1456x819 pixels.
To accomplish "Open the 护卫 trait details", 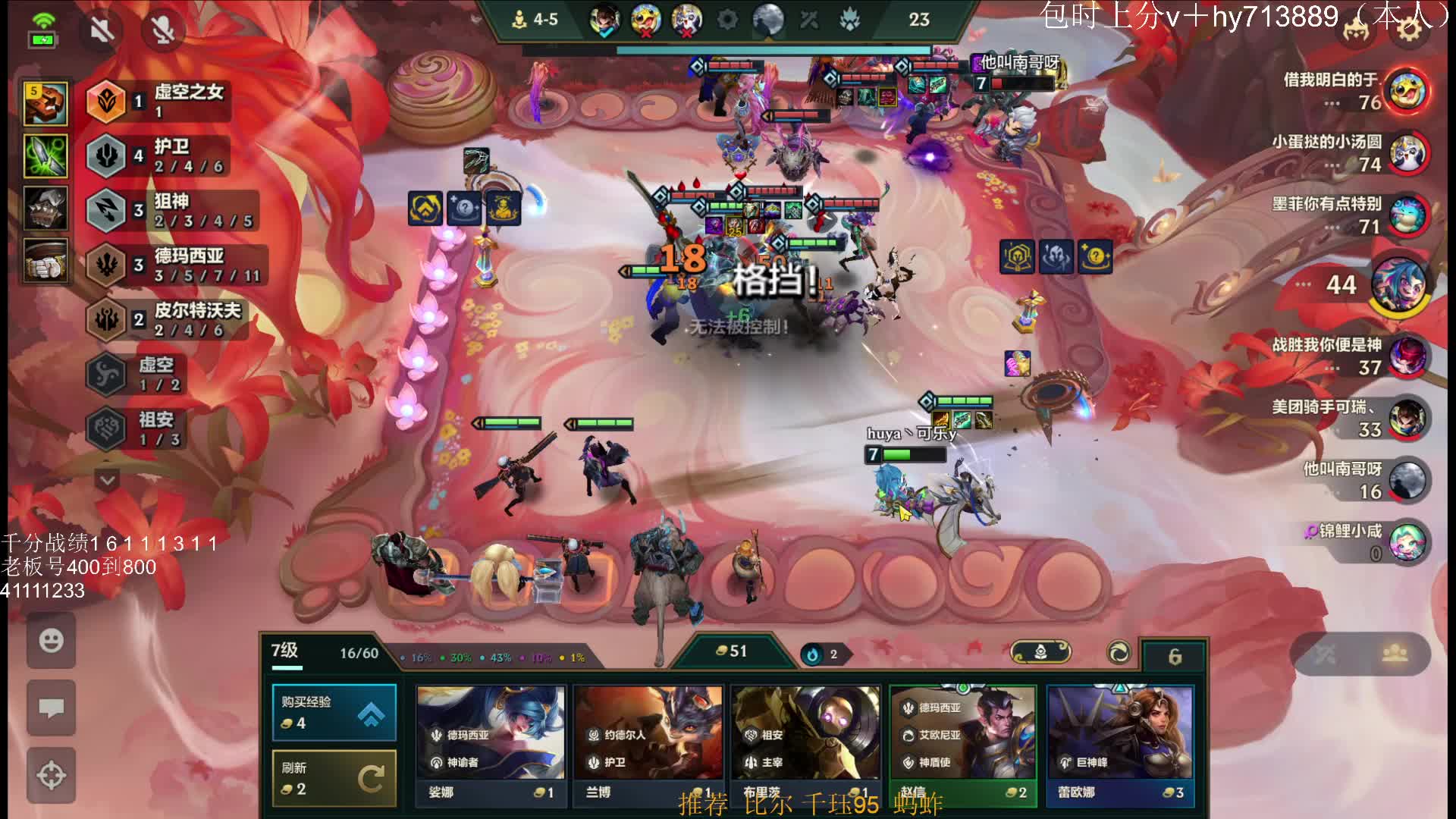I will 159,155.
